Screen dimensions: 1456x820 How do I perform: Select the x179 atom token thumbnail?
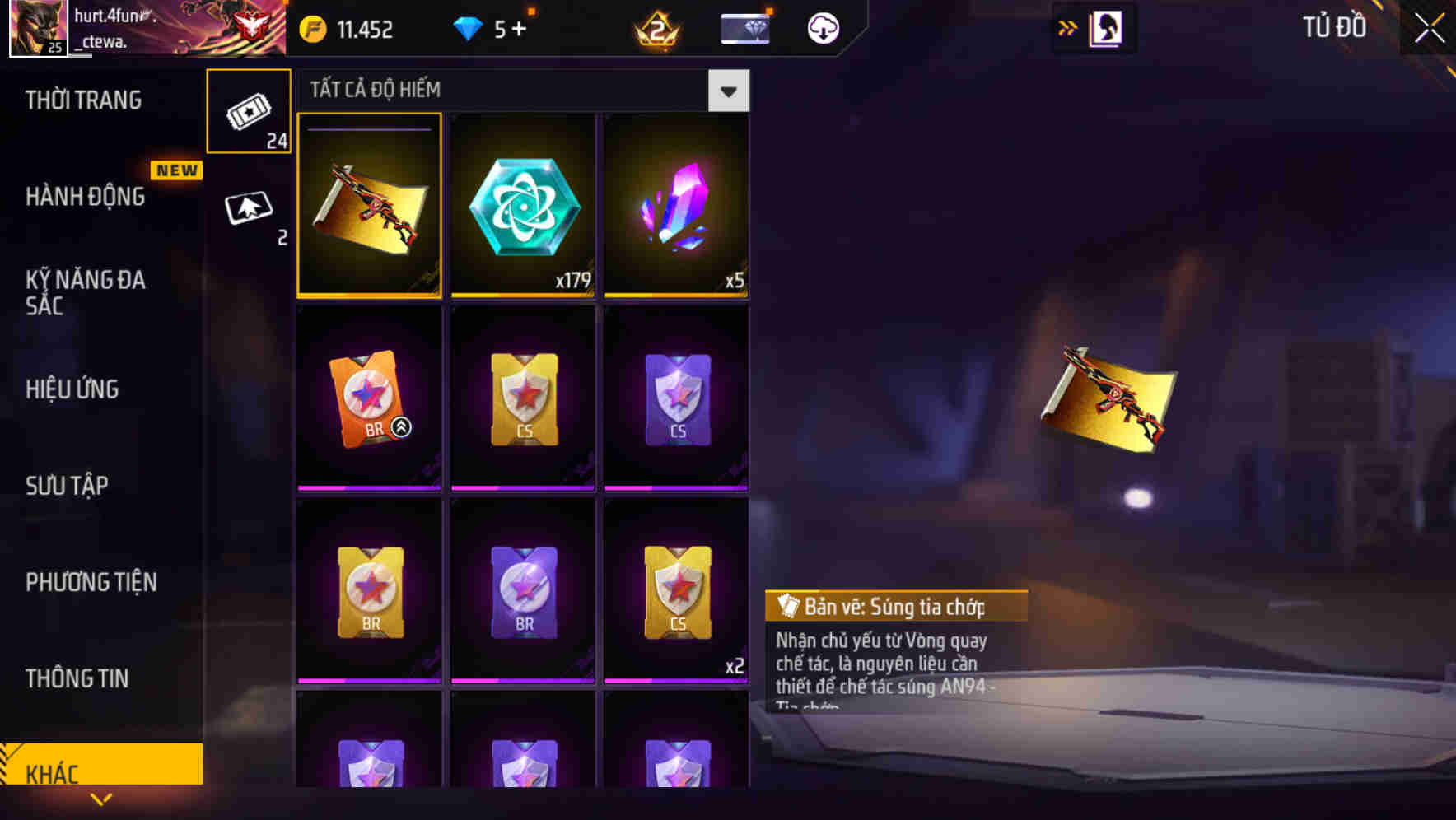pos(522,205)
